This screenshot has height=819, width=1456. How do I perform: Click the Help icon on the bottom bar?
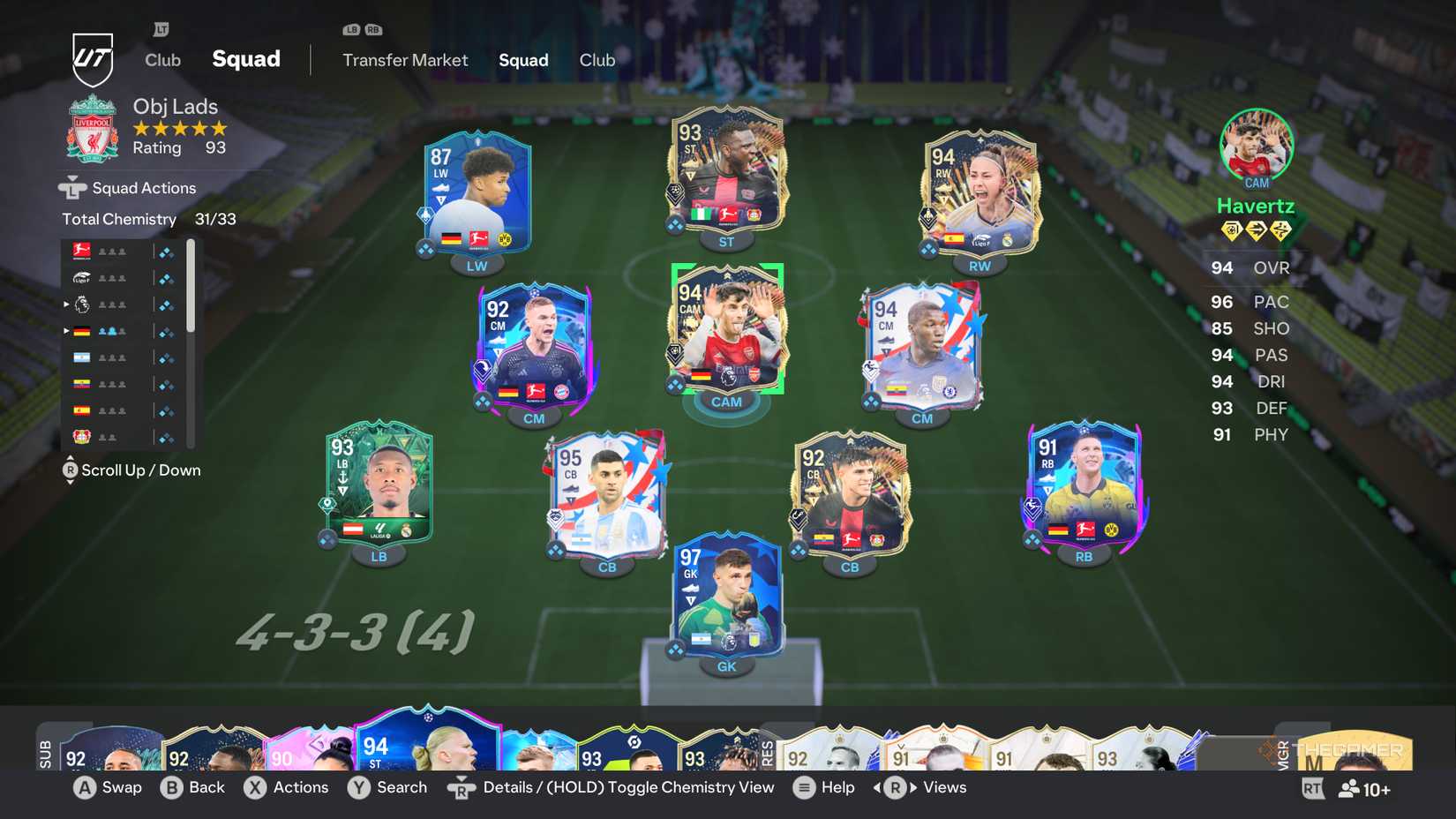click(x=802, y=787)
